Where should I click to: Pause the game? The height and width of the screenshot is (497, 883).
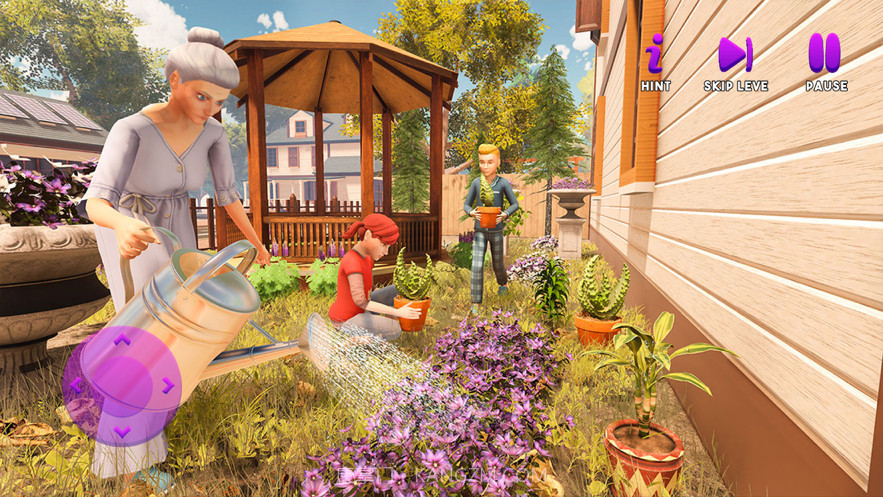click(x=825, y=55)
